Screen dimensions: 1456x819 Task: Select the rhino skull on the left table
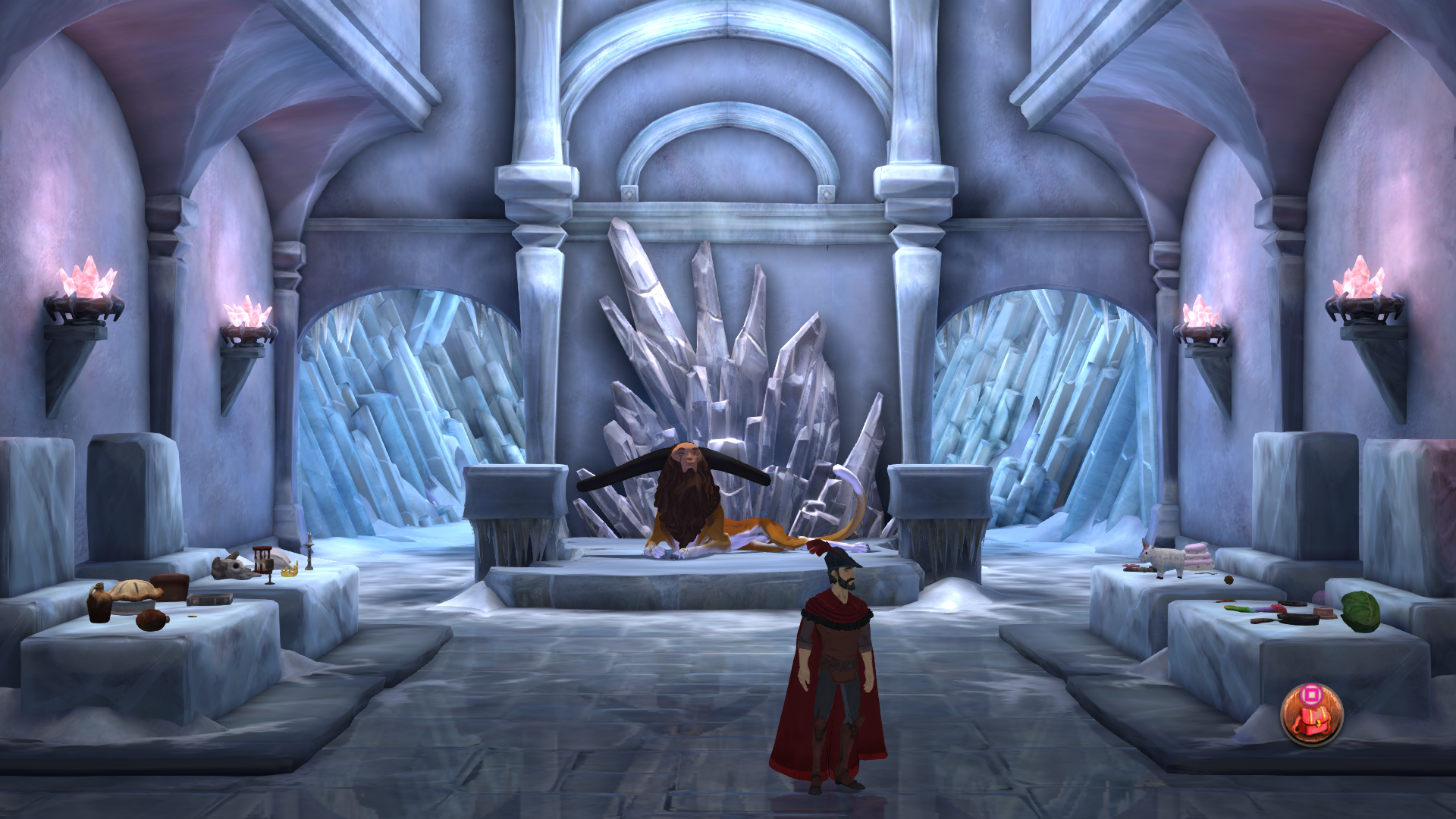(x=232, y=565)
